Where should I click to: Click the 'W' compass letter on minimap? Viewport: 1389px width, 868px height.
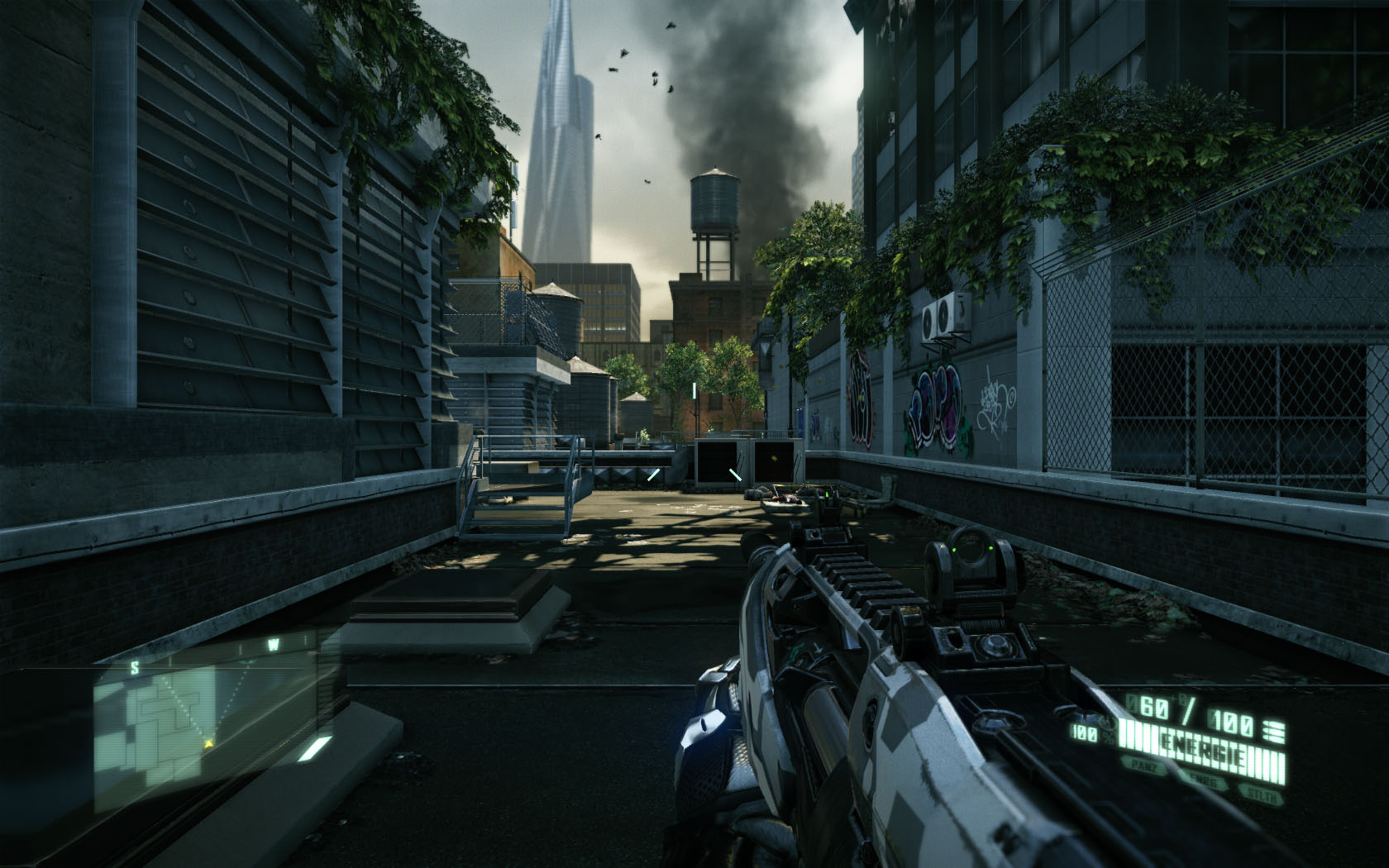[x=272, y=642]
